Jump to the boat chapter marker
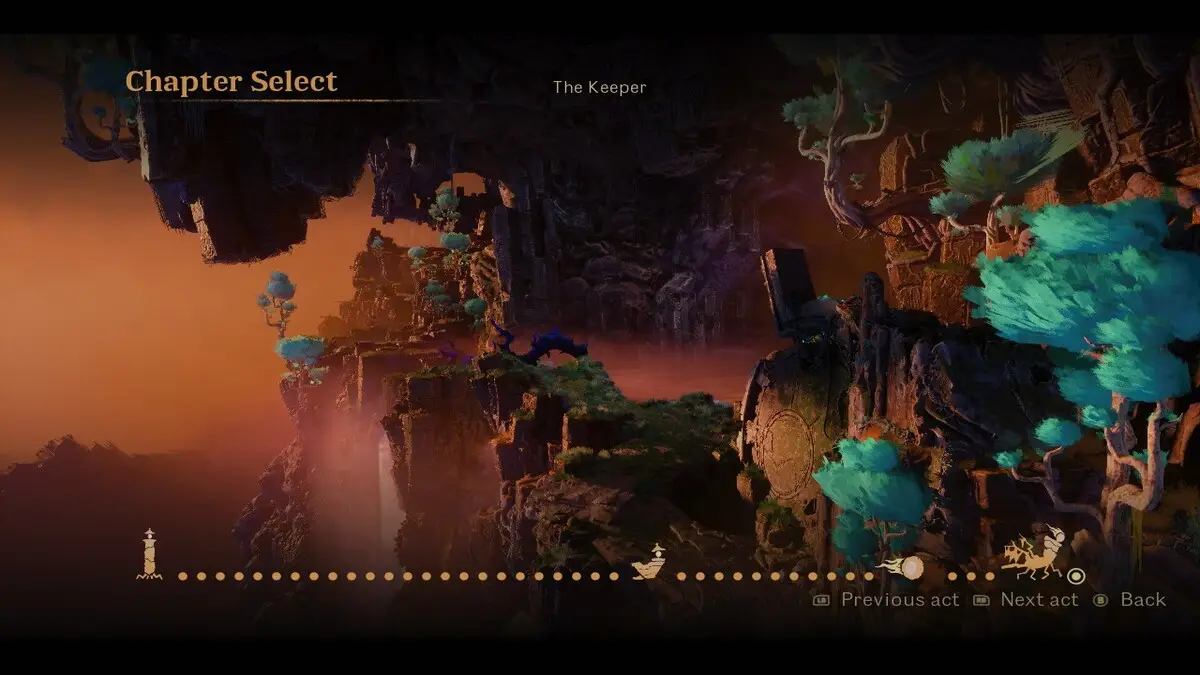 click(649, 564)
